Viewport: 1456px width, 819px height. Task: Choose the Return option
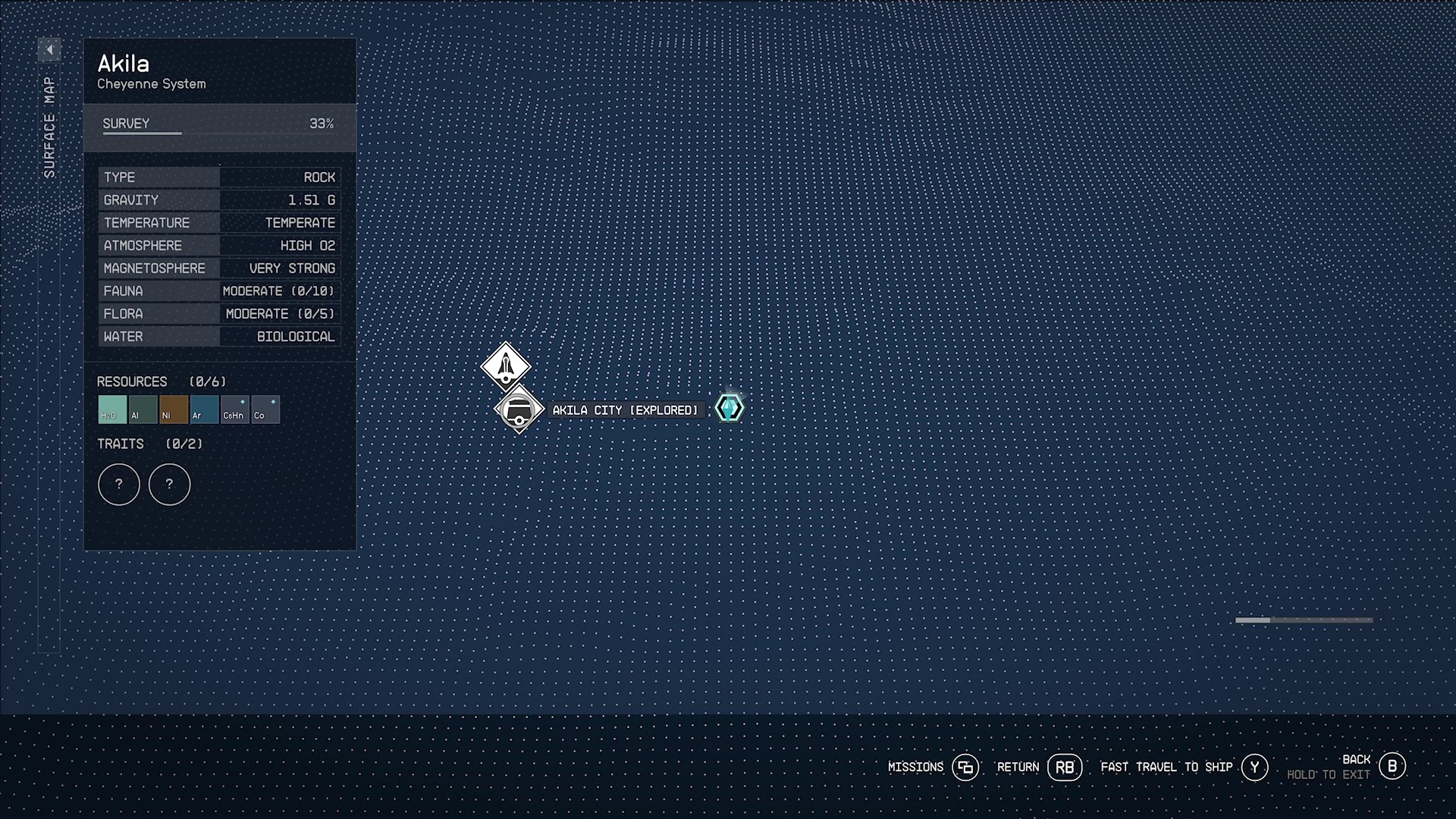point(1064,767)
